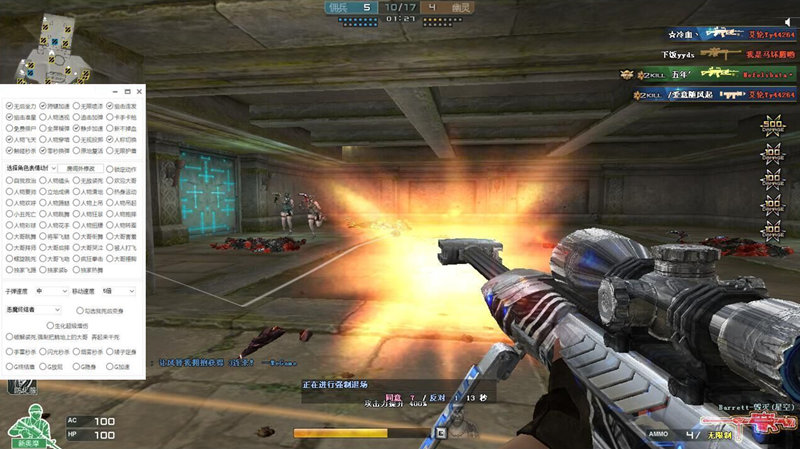Open the 子弹速度 dropdown
The height and width of the screenshot is (449, 800).
tap(50, 290)
